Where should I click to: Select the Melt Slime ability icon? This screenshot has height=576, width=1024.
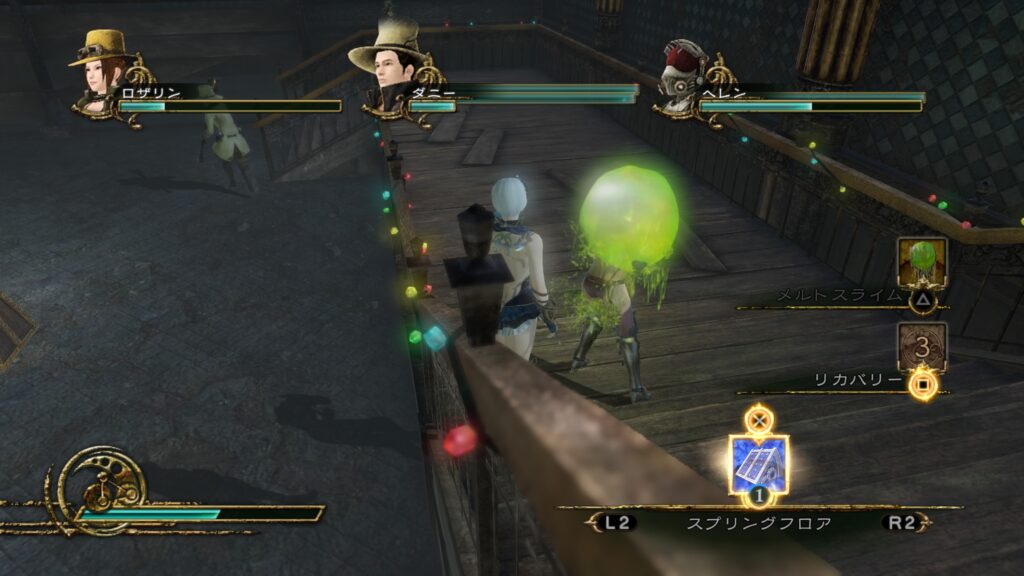click(x=921, y=262)
